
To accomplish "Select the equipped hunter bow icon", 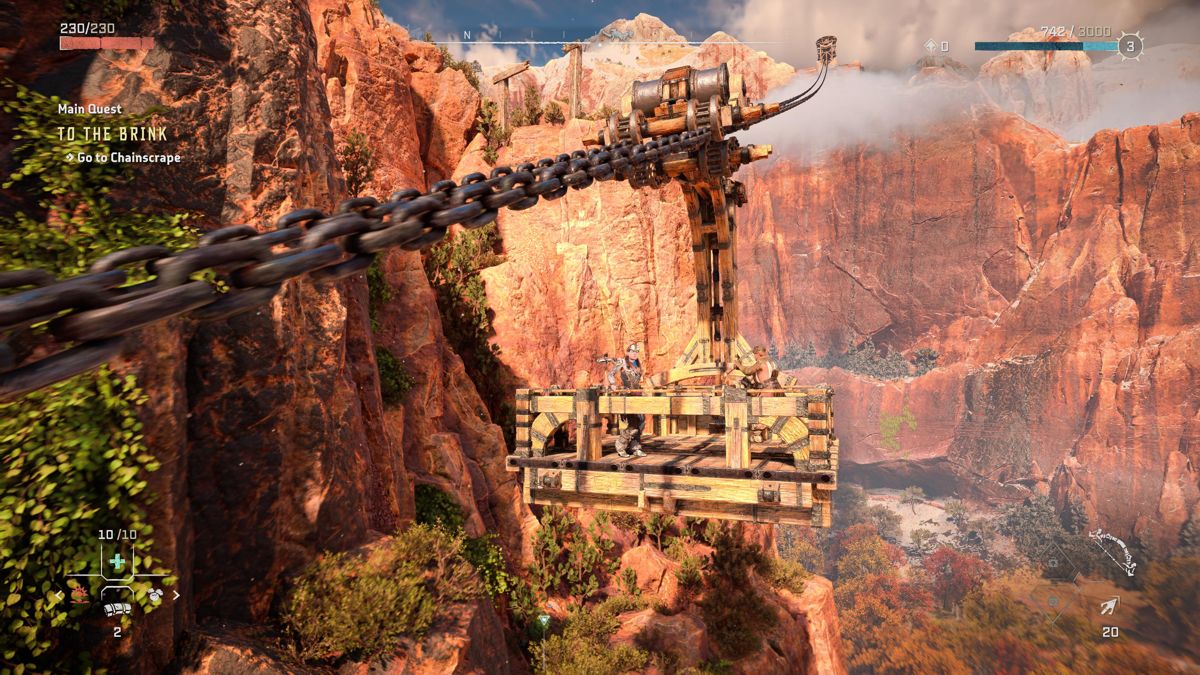I will pyautogui.click(x=1113, y=553).
